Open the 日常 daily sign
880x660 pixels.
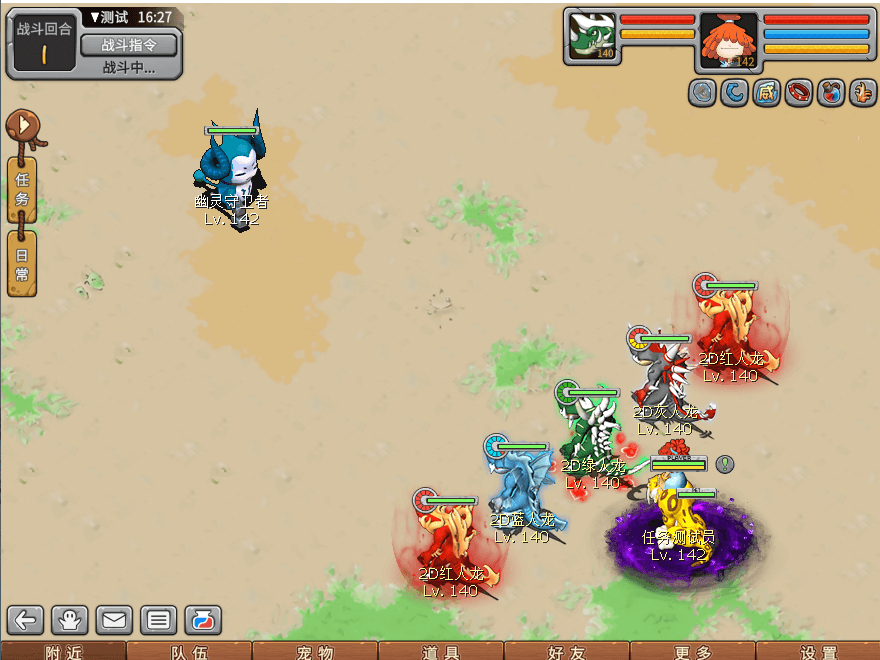22,264
